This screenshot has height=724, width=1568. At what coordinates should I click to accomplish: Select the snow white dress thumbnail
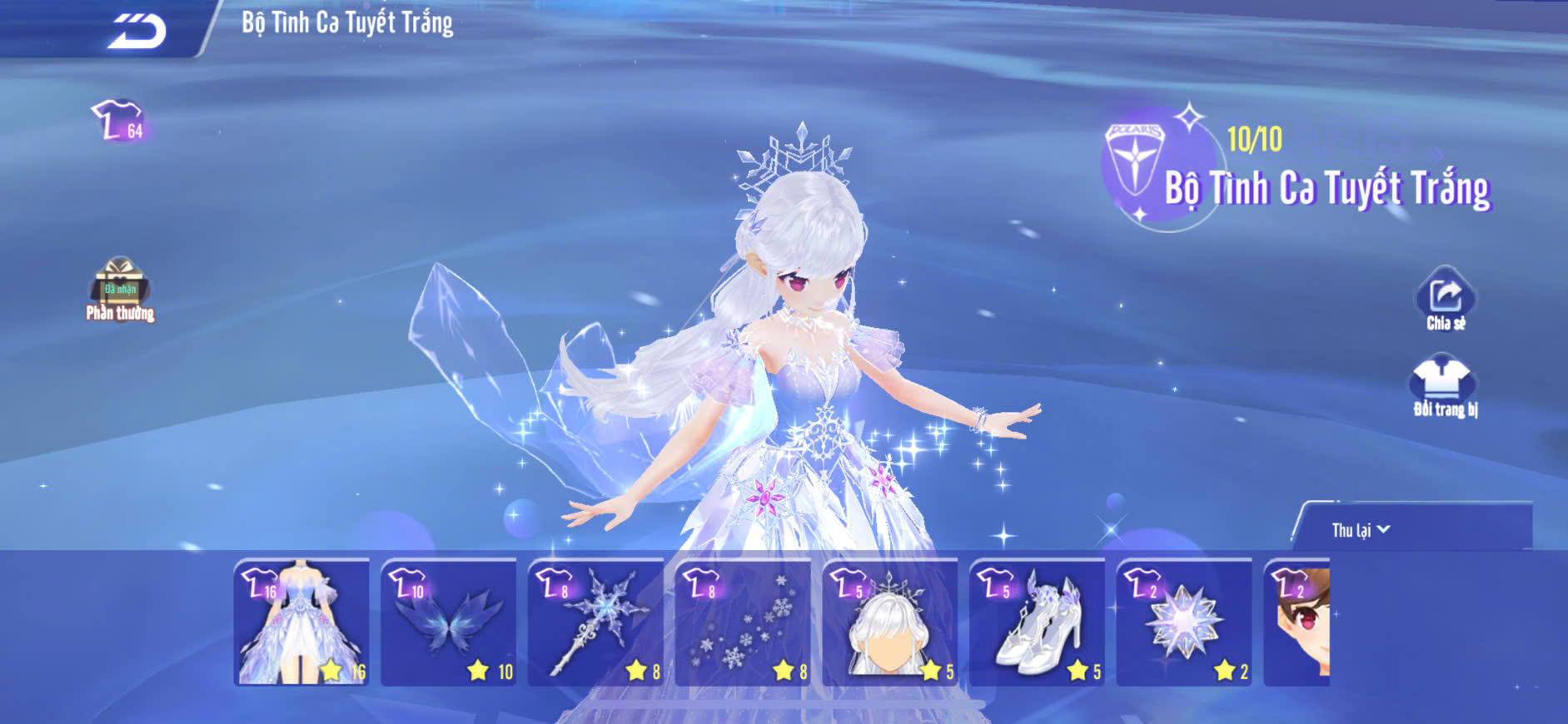301,622
